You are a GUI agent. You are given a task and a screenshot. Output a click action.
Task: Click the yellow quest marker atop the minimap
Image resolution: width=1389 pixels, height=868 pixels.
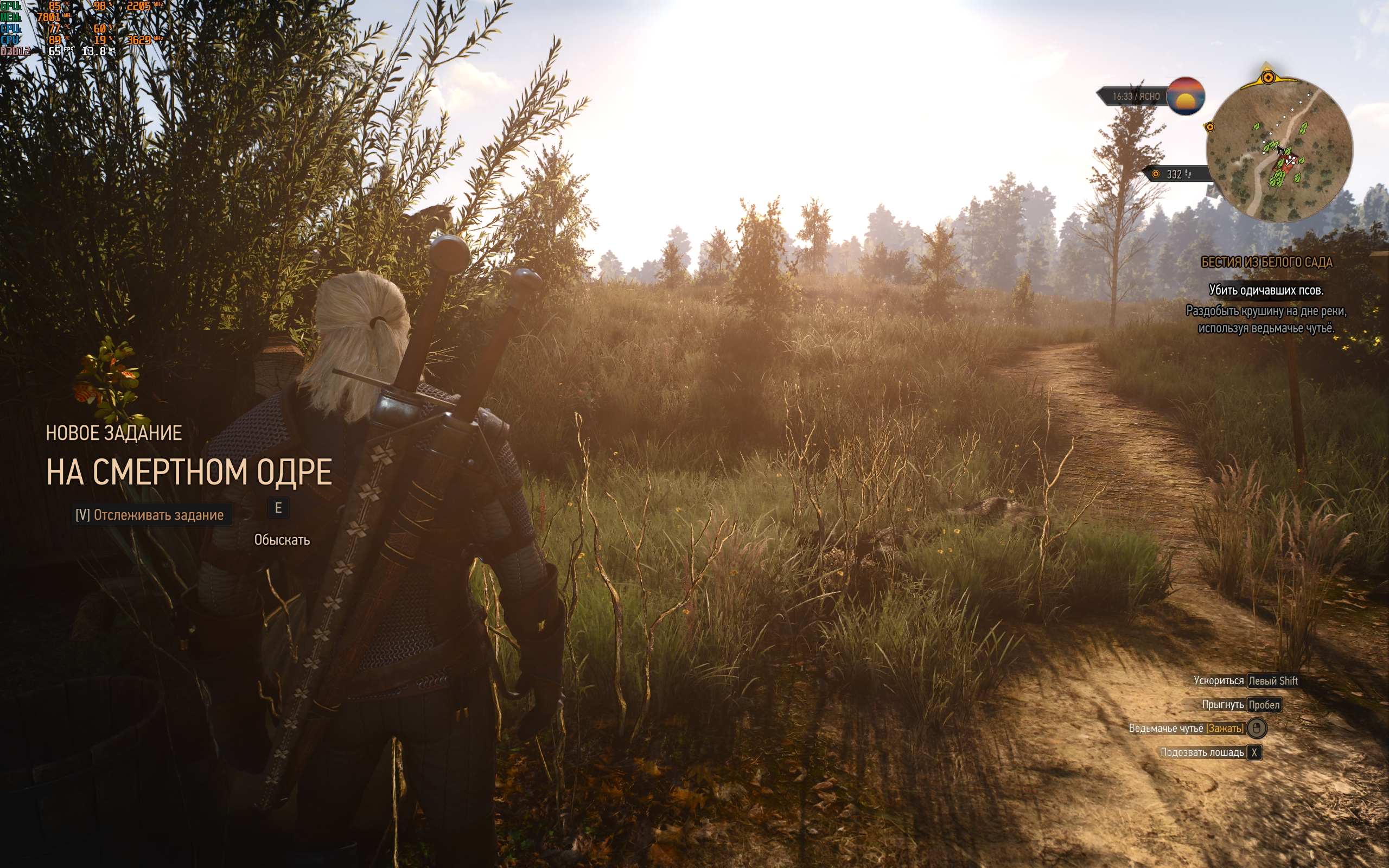(1269, 77)
